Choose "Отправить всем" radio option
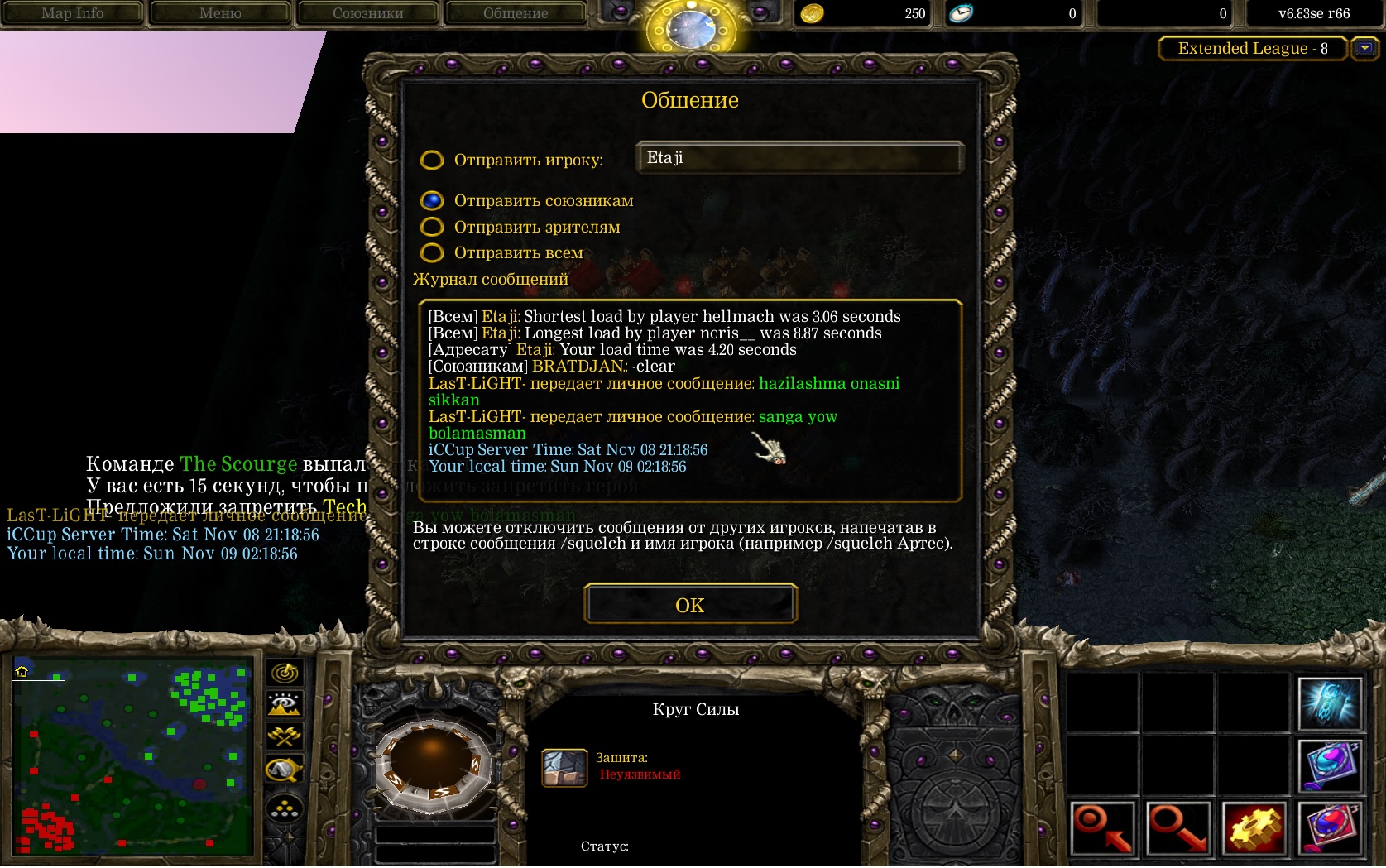Image resolution: width=1386 pixels, height=868 pixels. point(432,252)
